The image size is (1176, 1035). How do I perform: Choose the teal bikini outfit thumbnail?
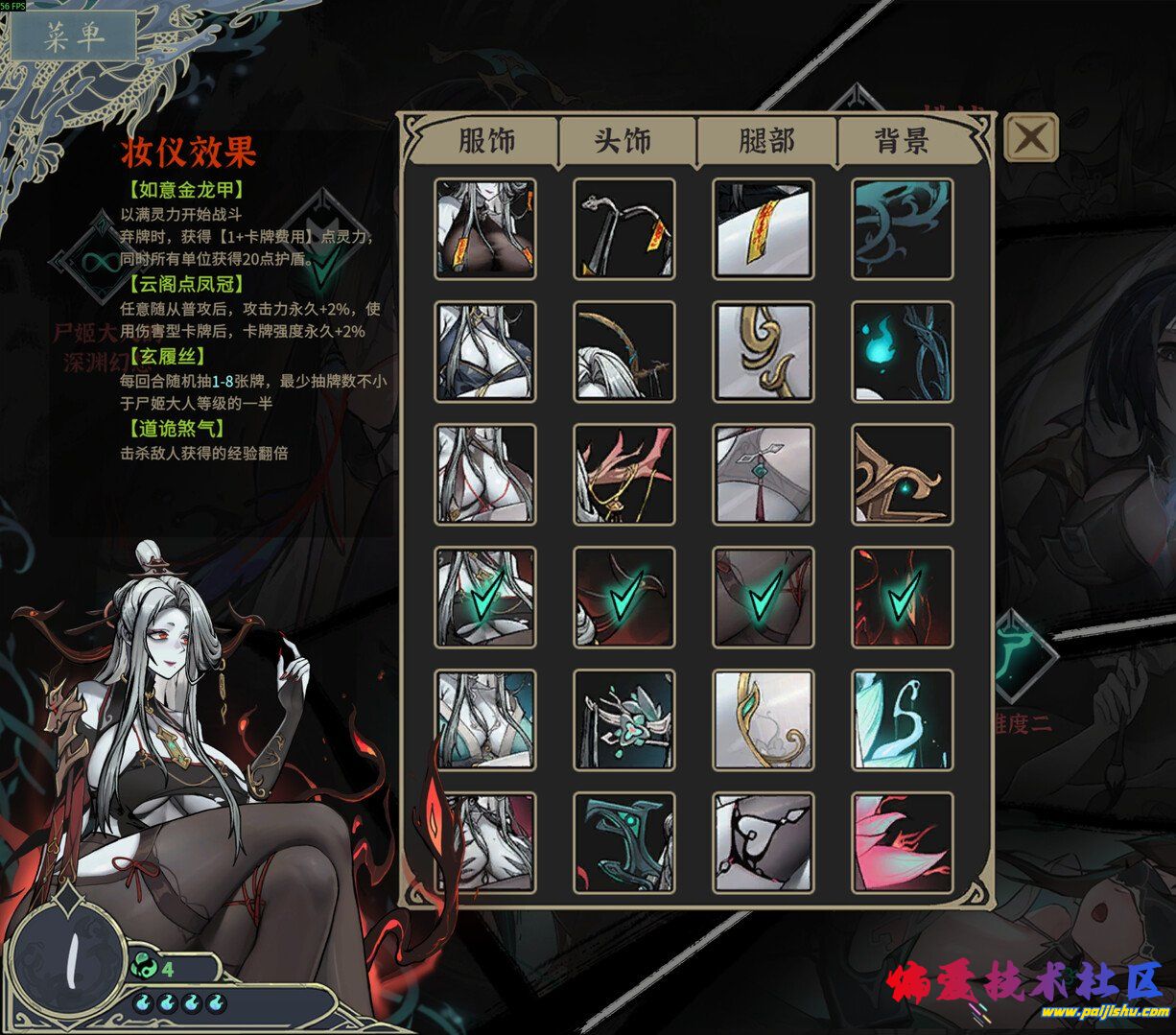(x=485, y=719)
